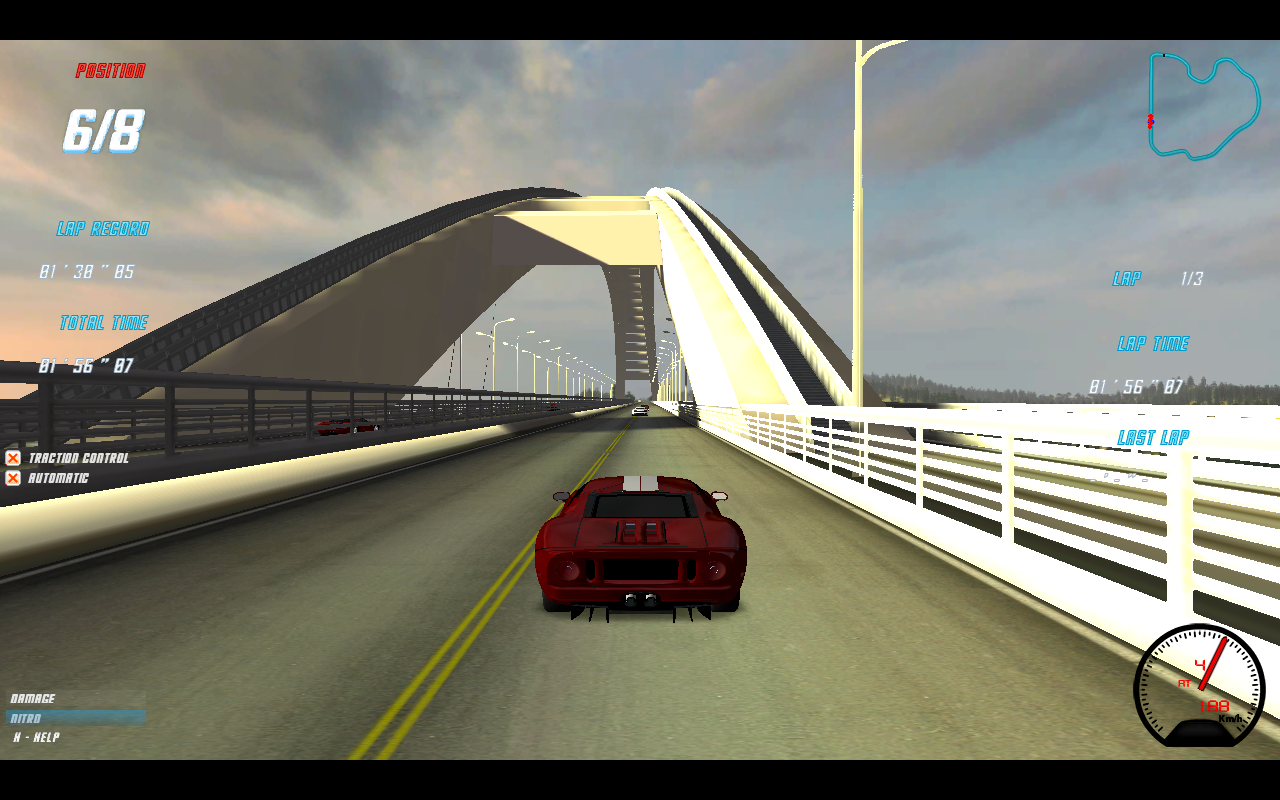Expand the Last Lap section
The image size is (1280, 800).
coord(1153,436)
